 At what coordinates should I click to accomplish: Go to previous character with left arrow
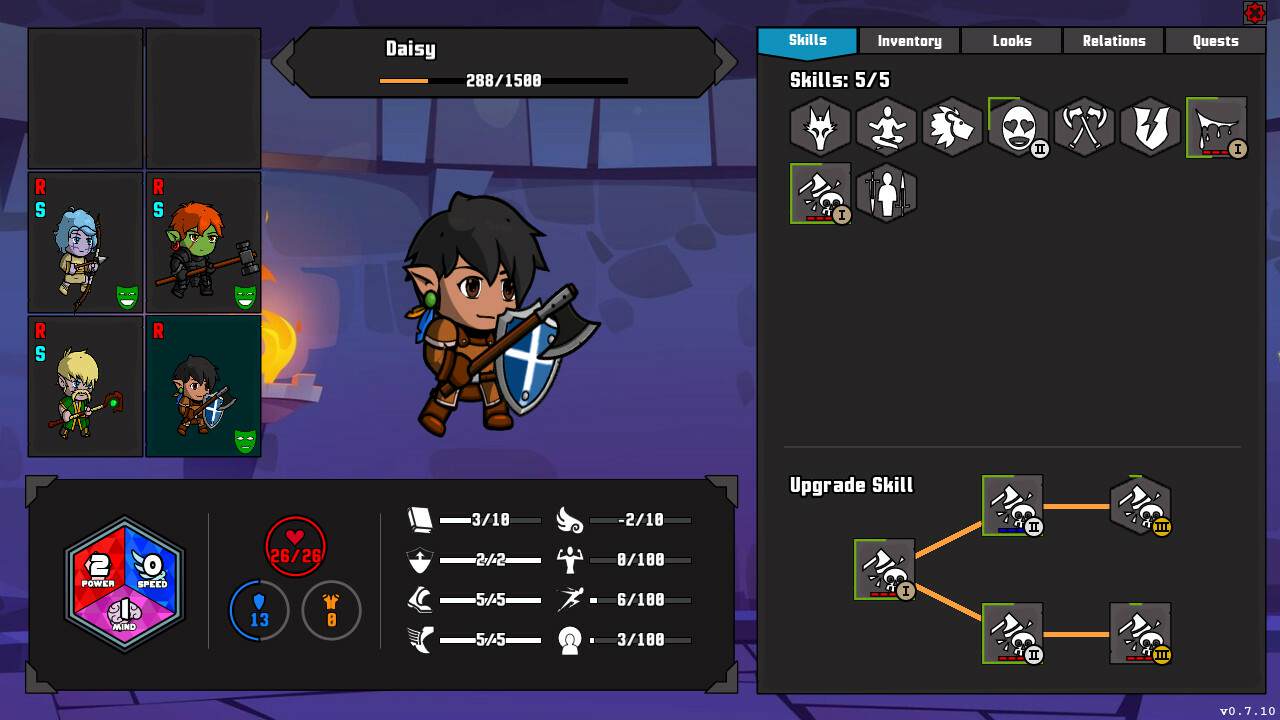[283, 62]
